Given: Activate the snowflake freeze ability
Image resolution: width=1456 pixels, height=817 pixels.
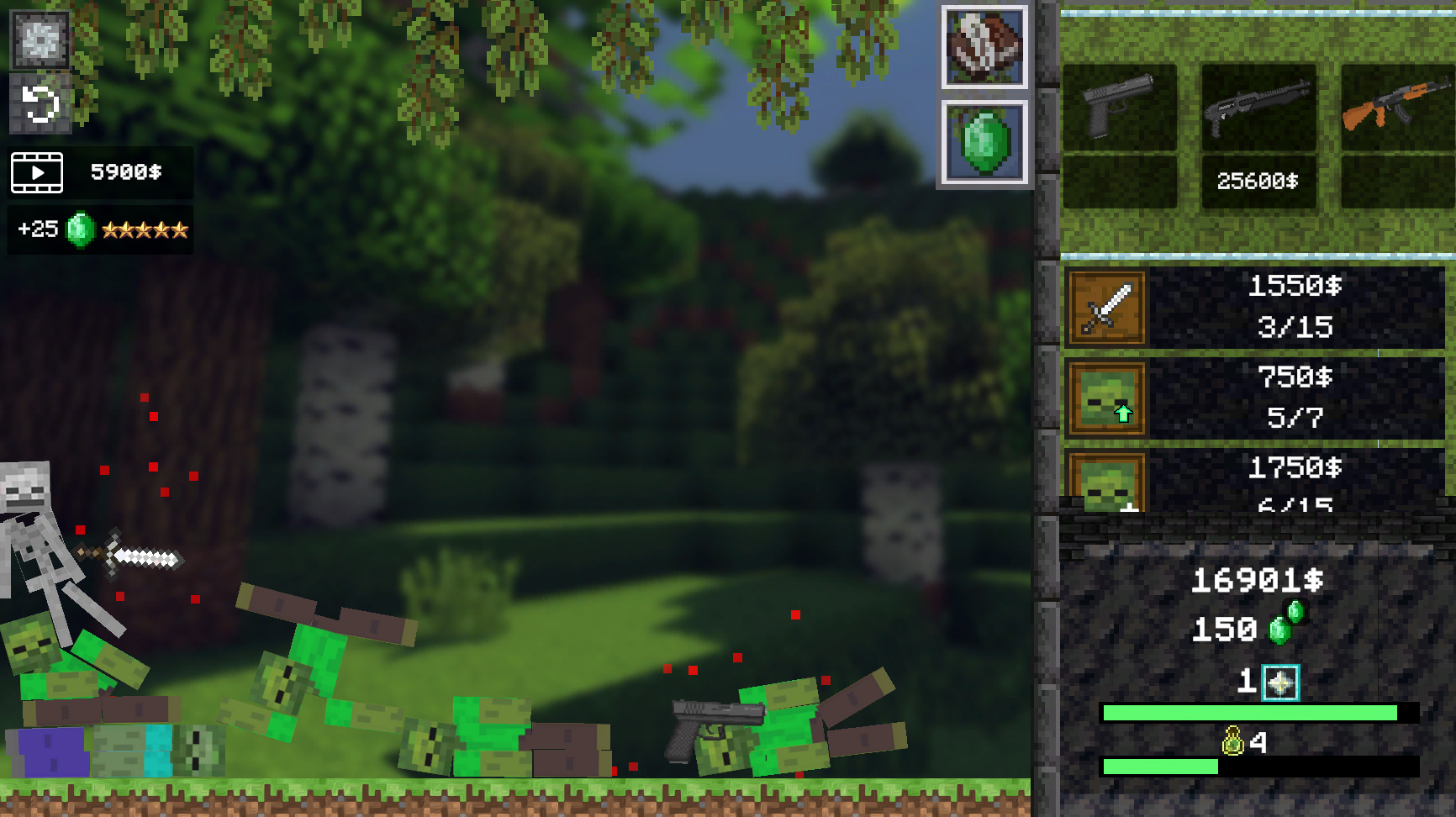Looking at the screenshot, I should tap(39, 39).
